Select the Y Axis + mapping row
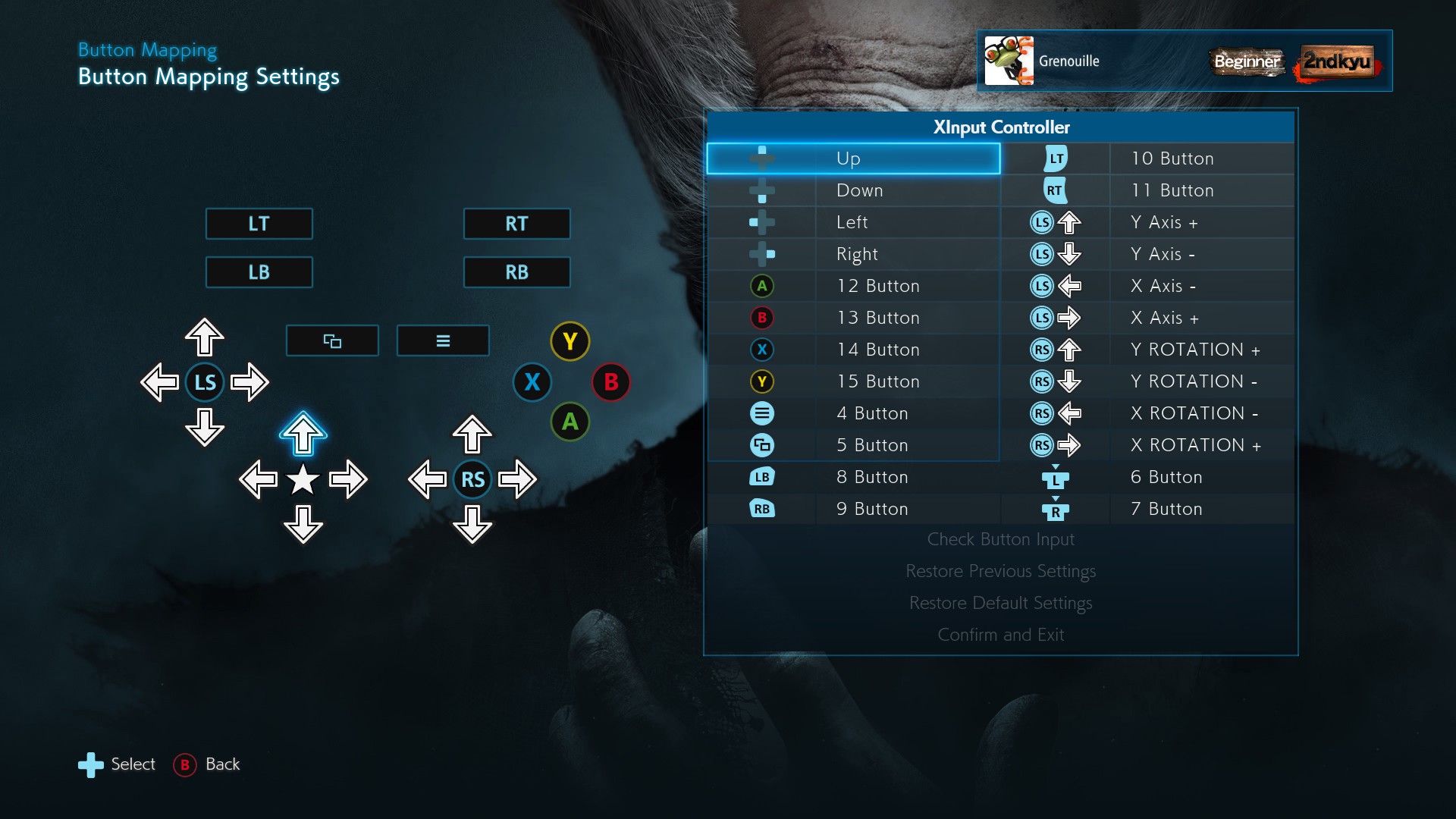The image size is (1456, 819). coord(1164,221)
